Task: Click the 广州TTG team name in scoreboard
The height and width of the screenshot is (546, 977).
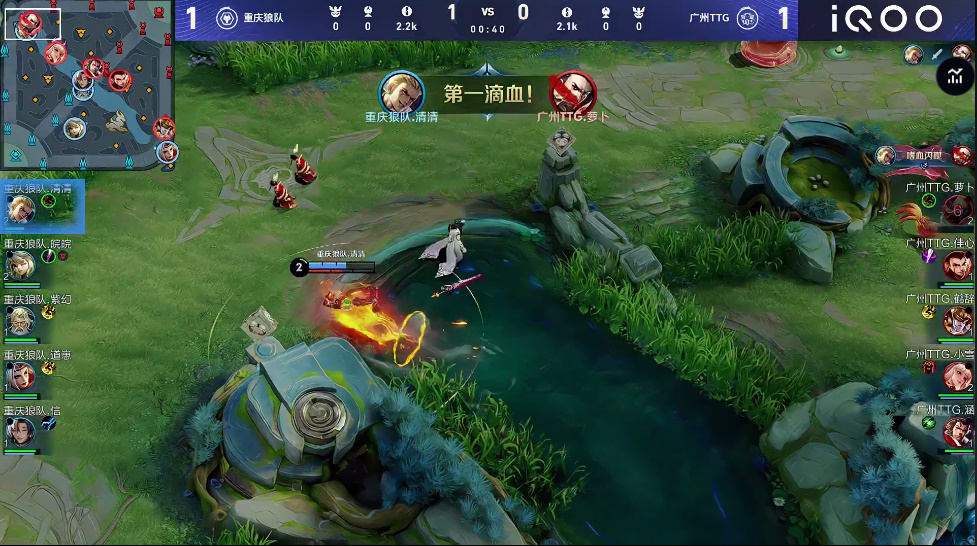Action: pyautogui.click(x=708, y=18)
